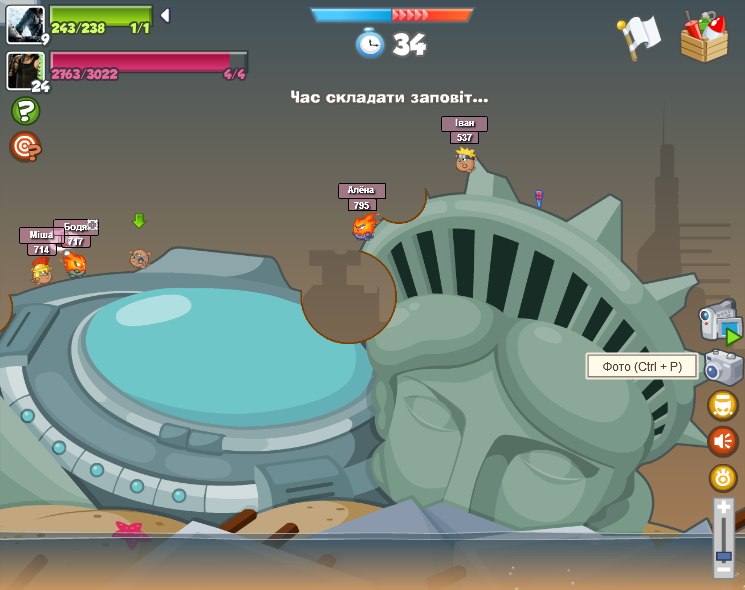Zoom in with the plus button
The height and width of the screenshot is (590, 745).
[x=723, y=508]
